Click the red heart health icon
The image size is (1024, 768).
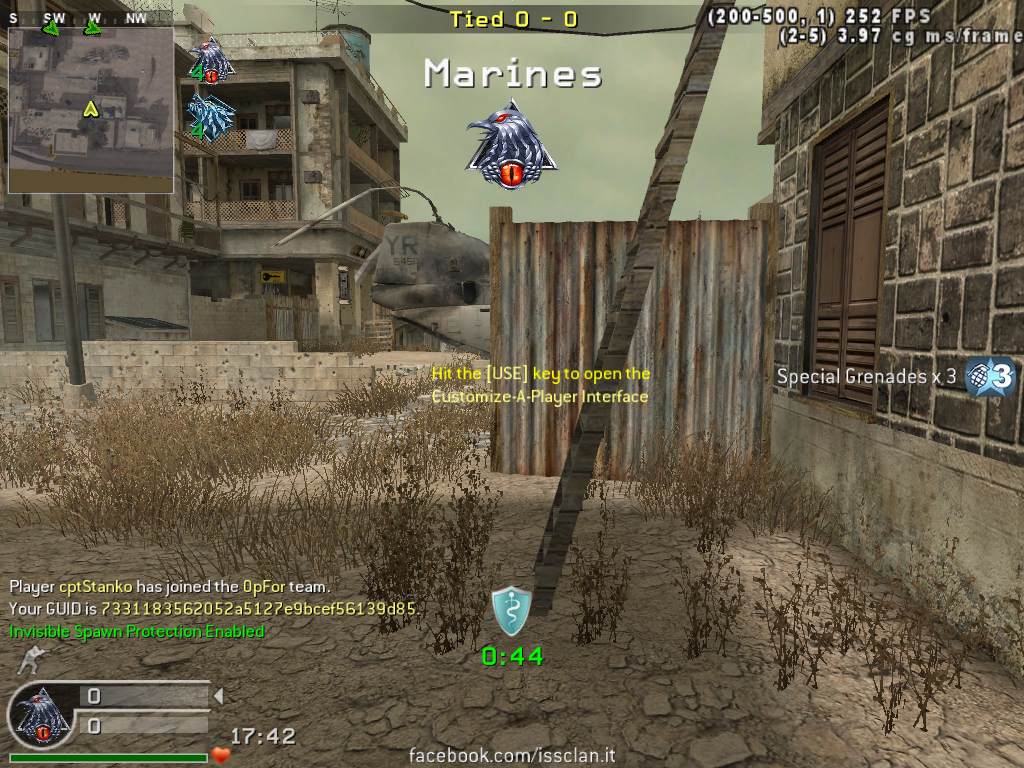tap(220, 755)
